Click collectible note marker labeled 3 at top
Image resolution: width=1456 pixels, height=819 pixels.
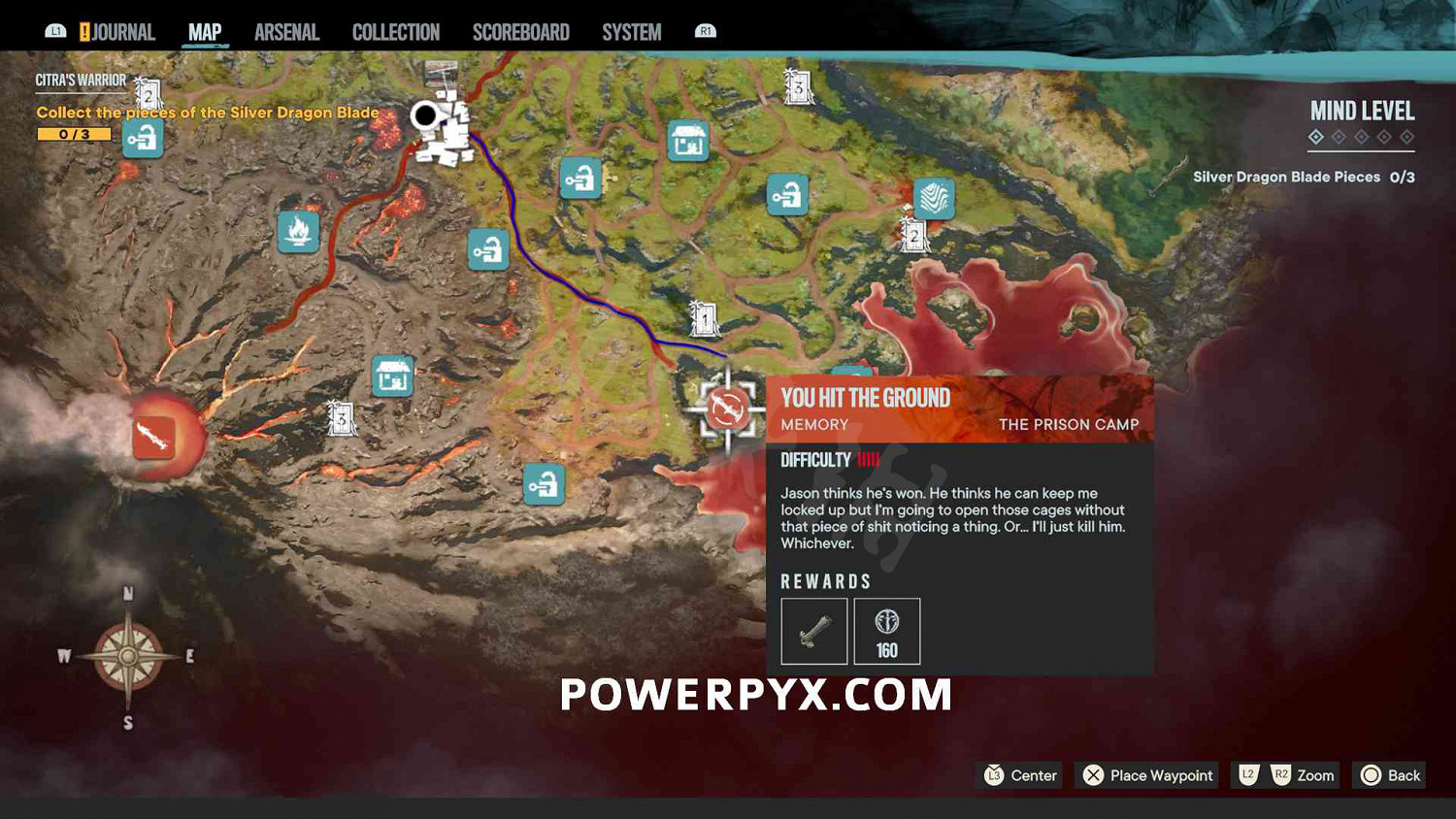click(x=796, y=86)
